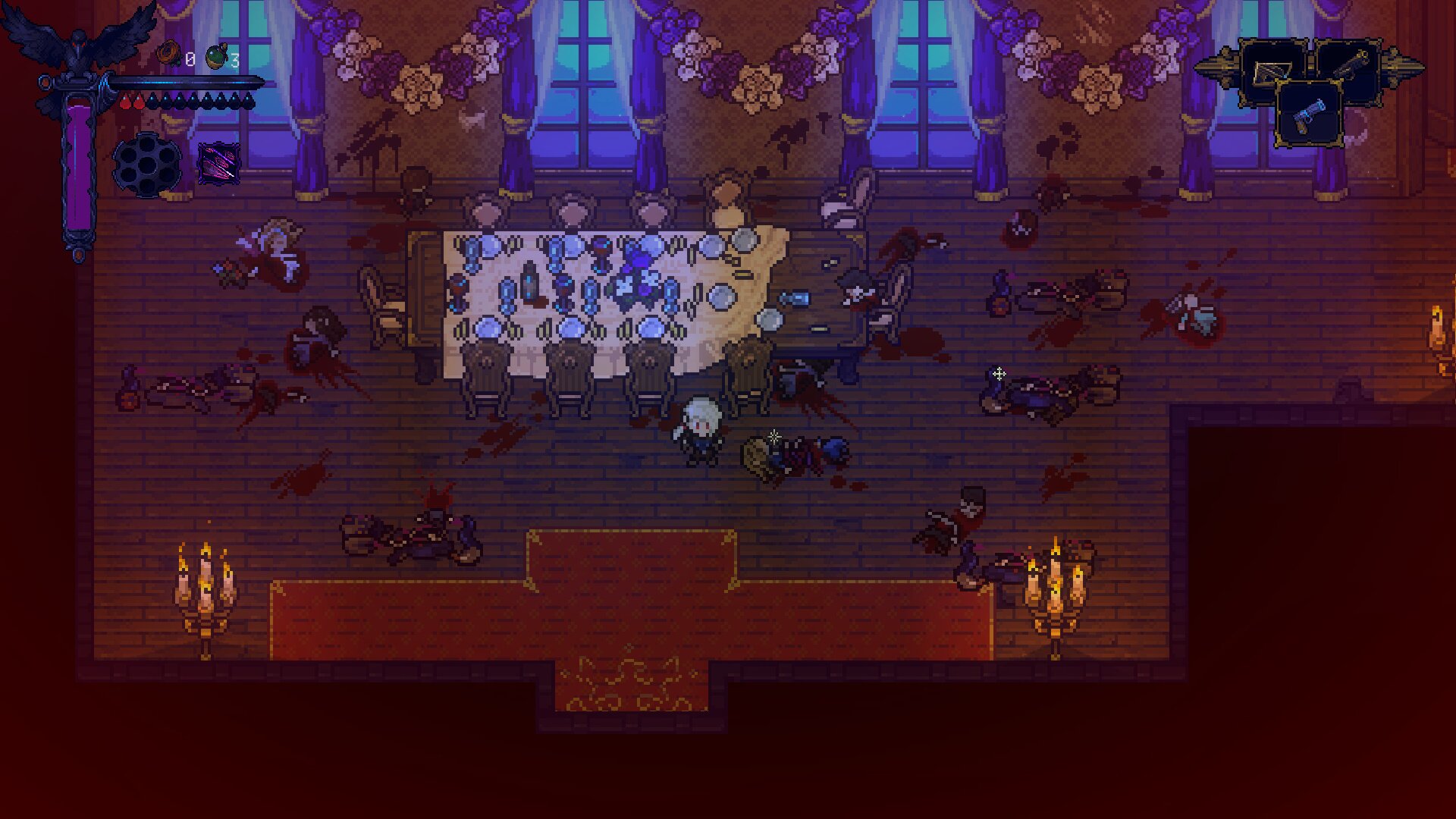The image size is (1456, 819).
Task: Click the orange rose currency icon
Action: [168, 55]
